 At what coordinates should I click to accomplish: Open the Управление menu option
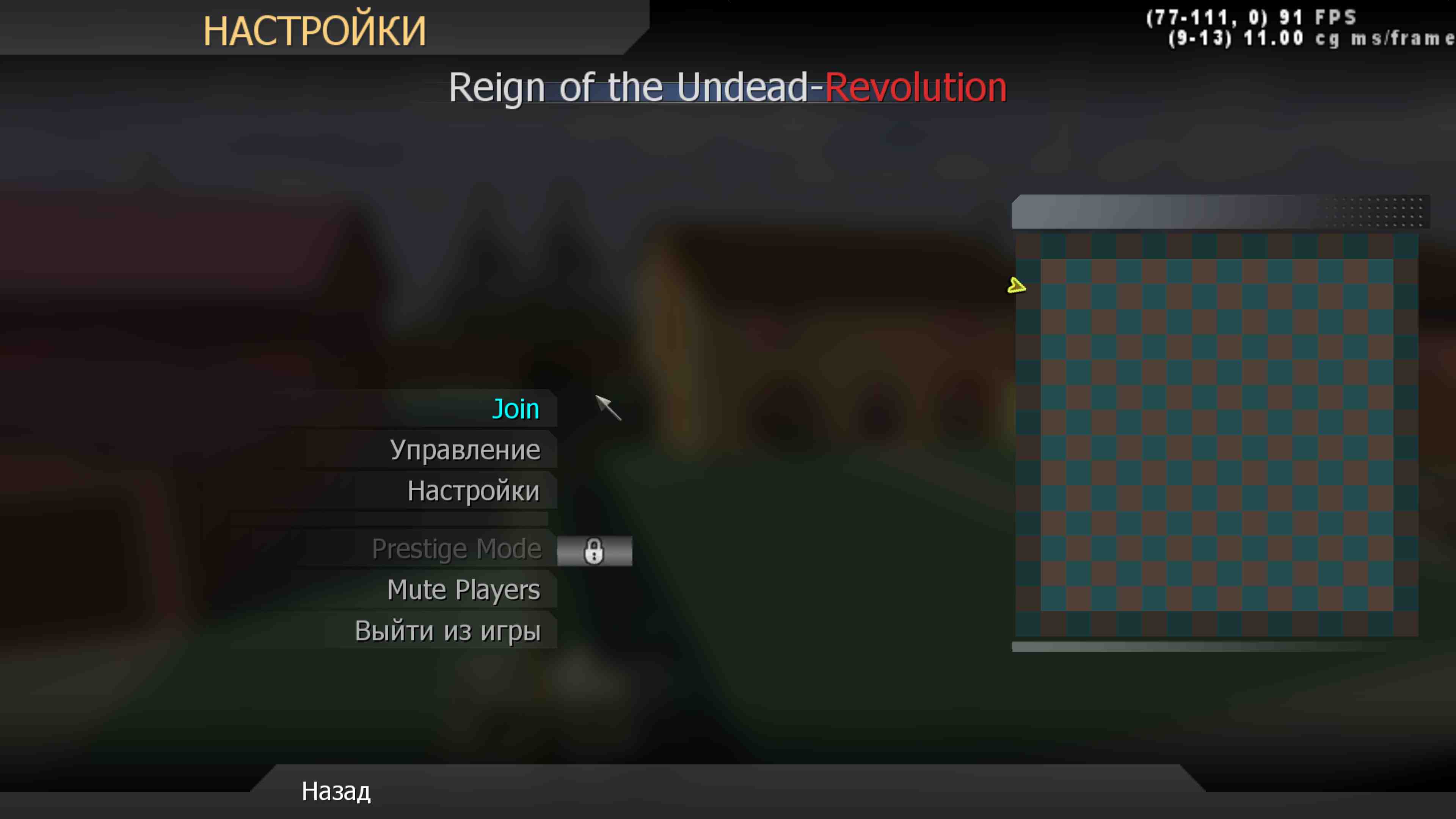pos(464,449)
